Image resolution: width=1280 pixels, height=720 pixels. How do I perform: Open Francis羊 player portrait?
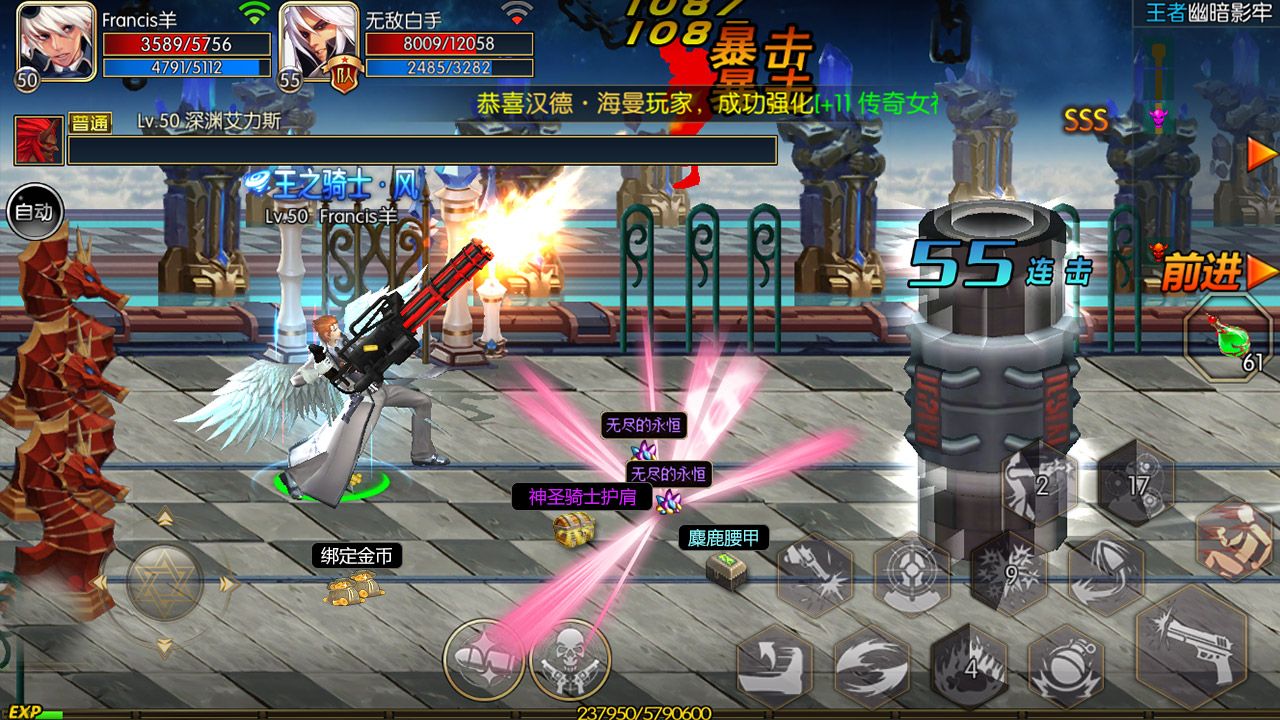(56, 42)
